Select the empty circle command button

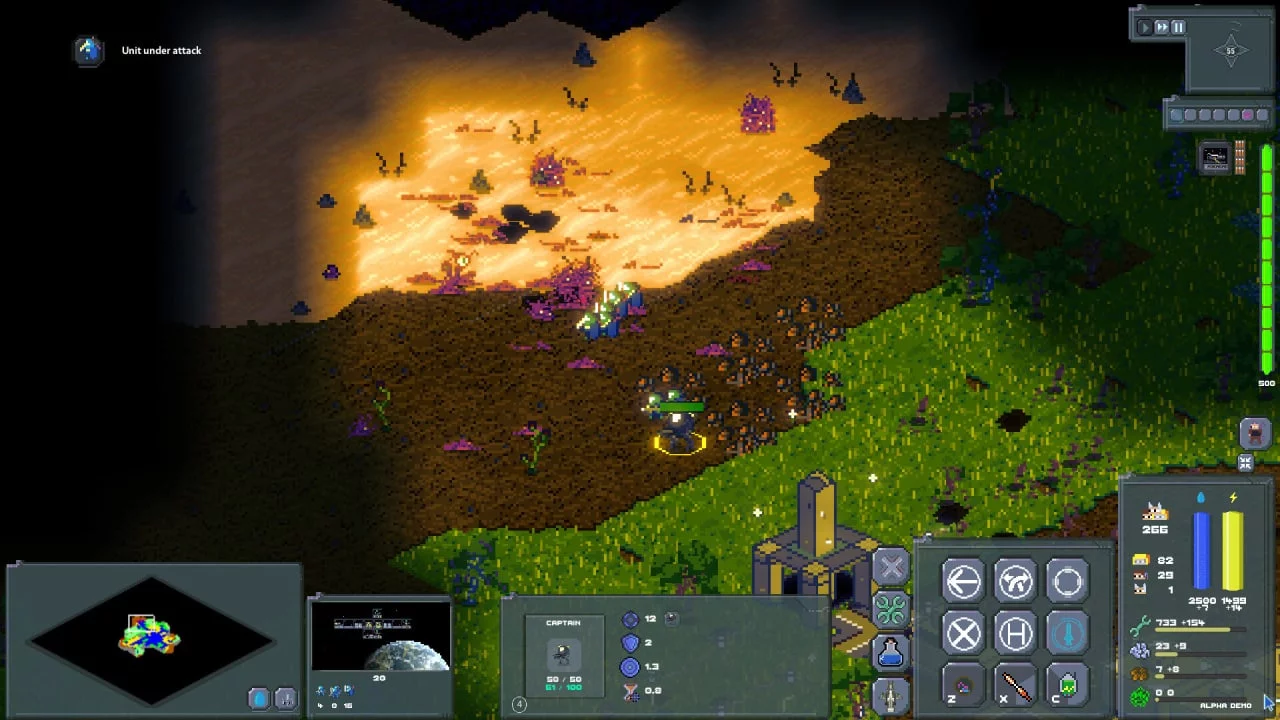(1067, 582)
